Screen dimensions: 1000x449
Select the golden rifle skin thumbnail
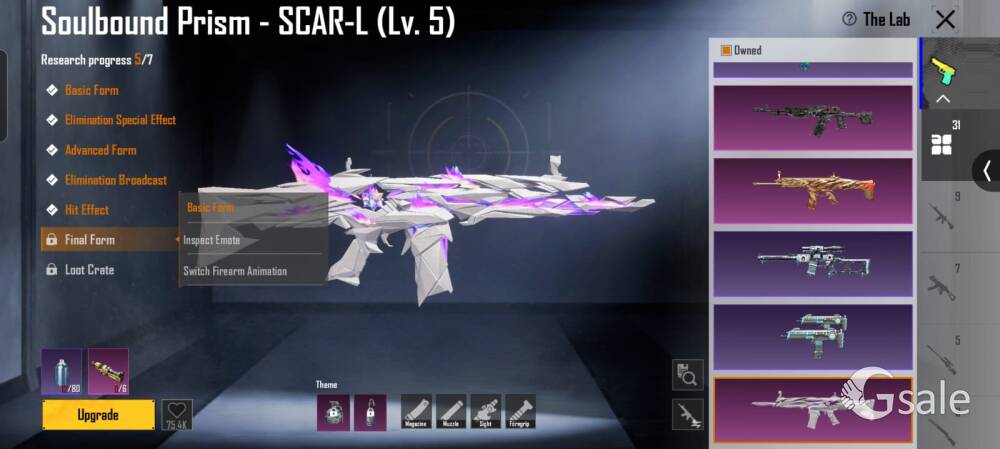pyautogui.click(x=812, y=190)
